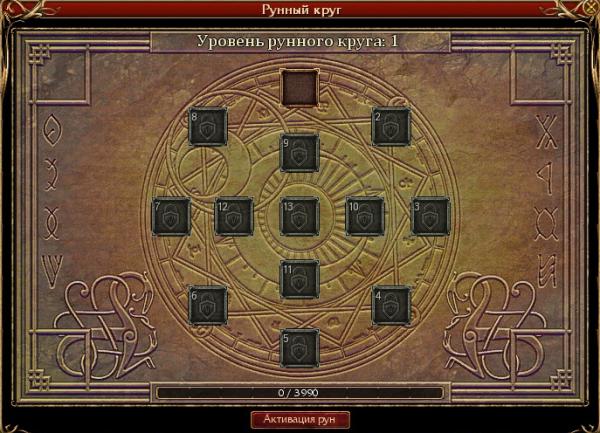Click locked rune slot number 4
This screenshot has width=600, height=433.
391,305
